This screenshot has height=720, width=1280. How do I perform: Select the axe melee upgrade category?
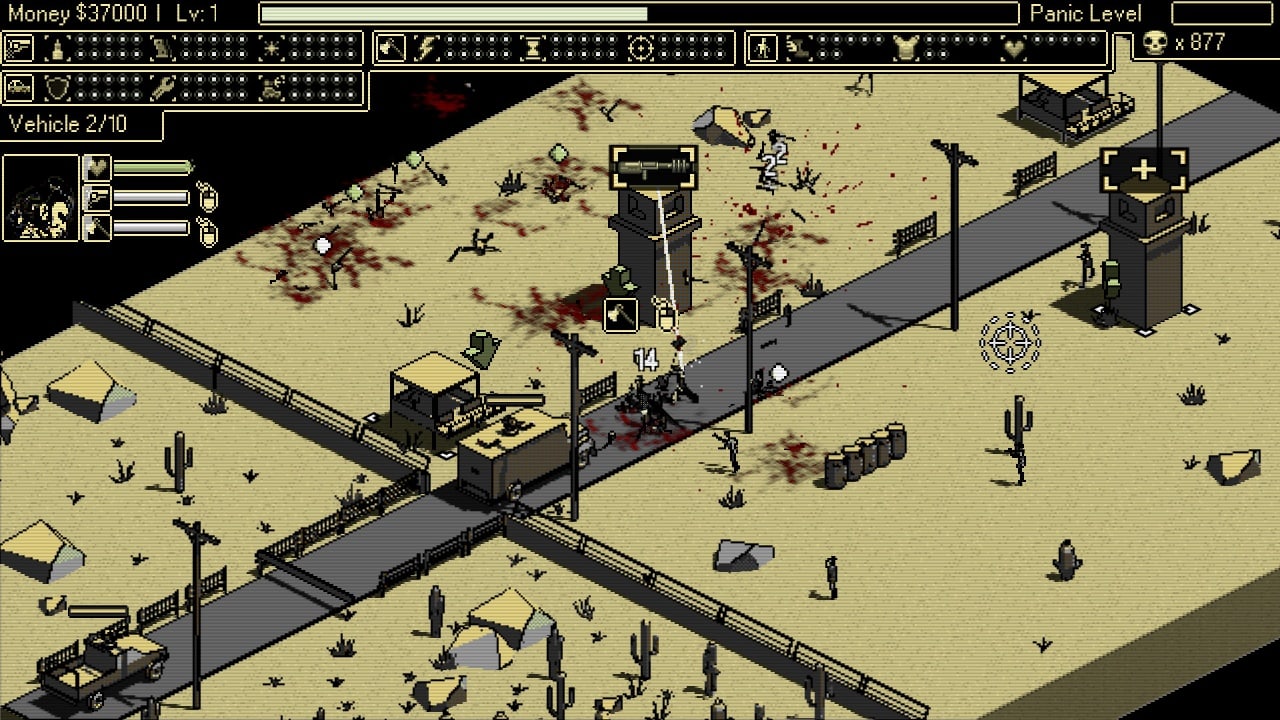tap(391, 48)
